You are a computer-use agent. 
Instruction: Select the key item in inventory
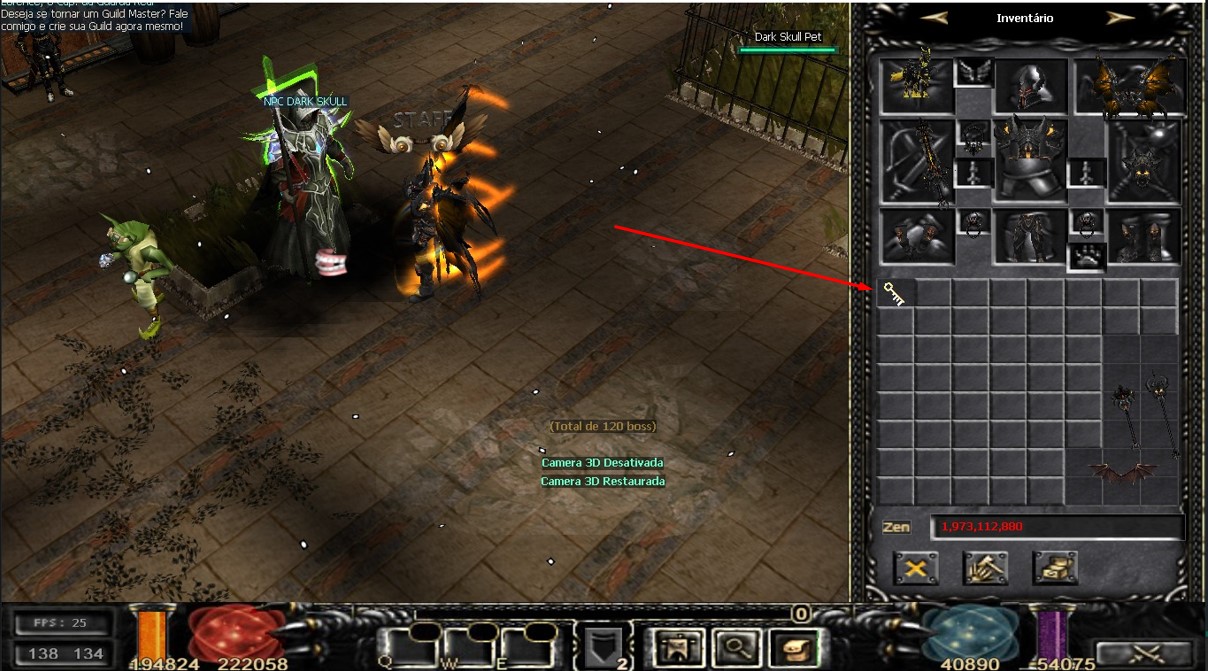[894, 293]
